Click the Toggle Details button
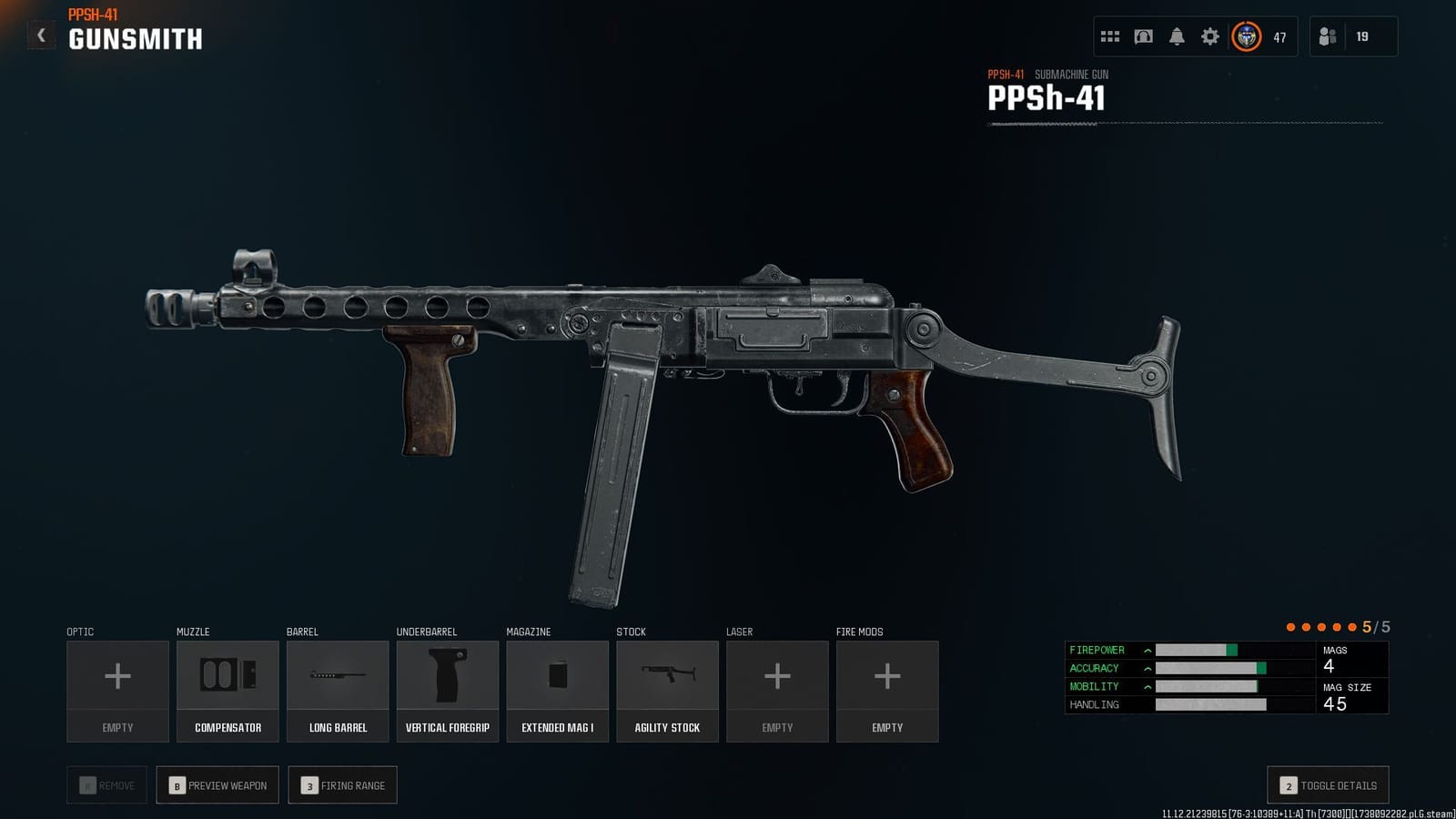This screenshot has width=1456, height=819. pyautogui.click(x=1327, y=784)
